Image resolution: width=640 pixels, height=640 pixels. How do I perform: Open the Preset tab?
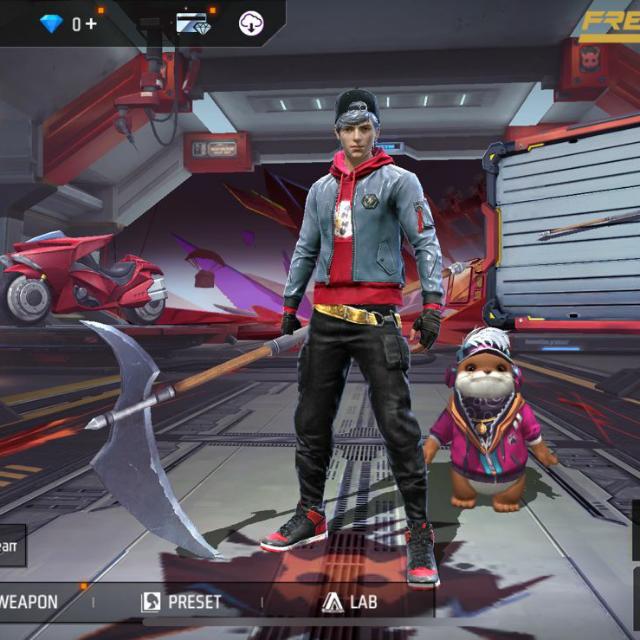[x=182, y=602]
